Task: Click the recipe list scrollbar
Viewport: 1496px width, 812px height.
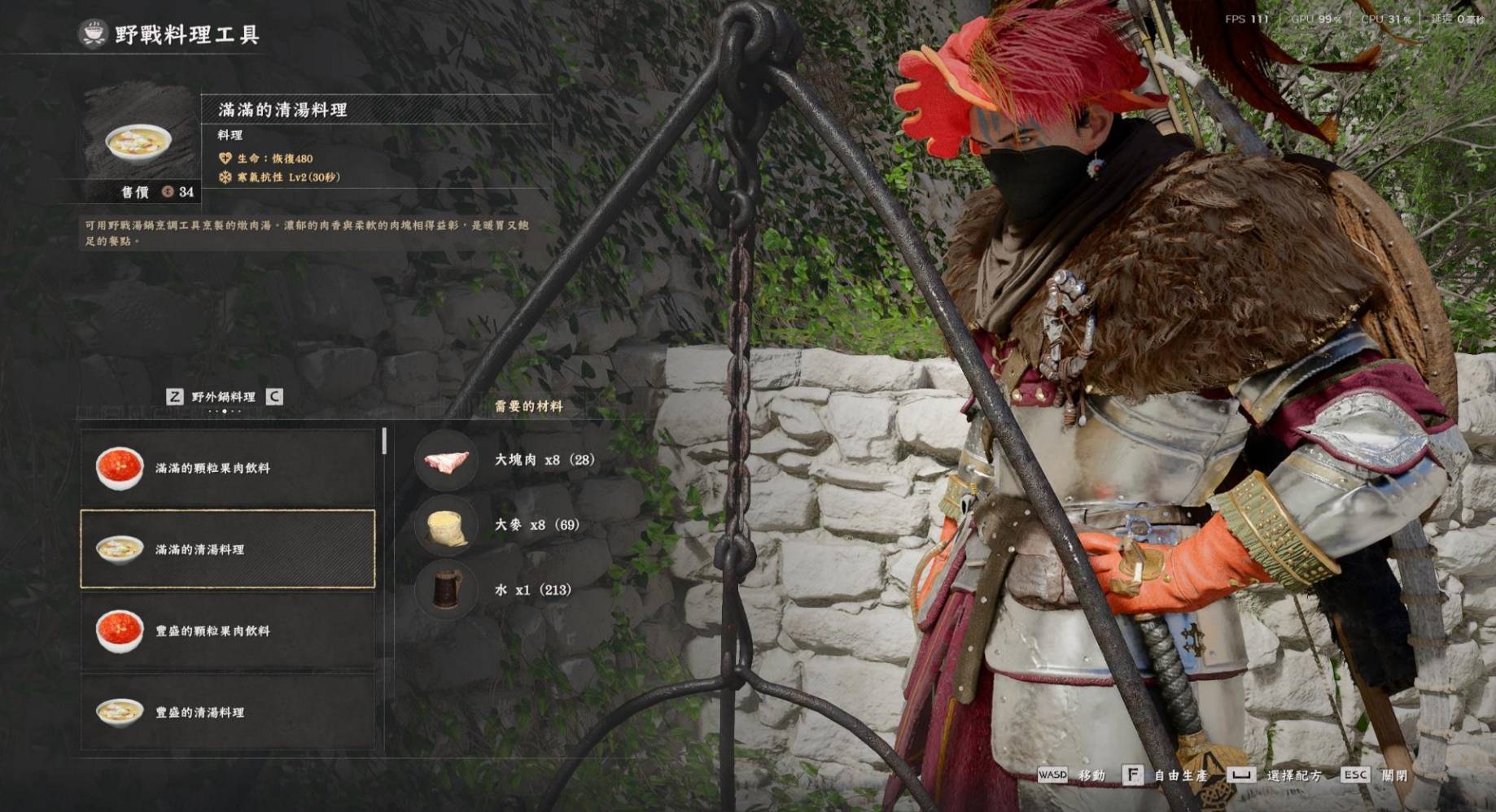Action: coord(384,442)
